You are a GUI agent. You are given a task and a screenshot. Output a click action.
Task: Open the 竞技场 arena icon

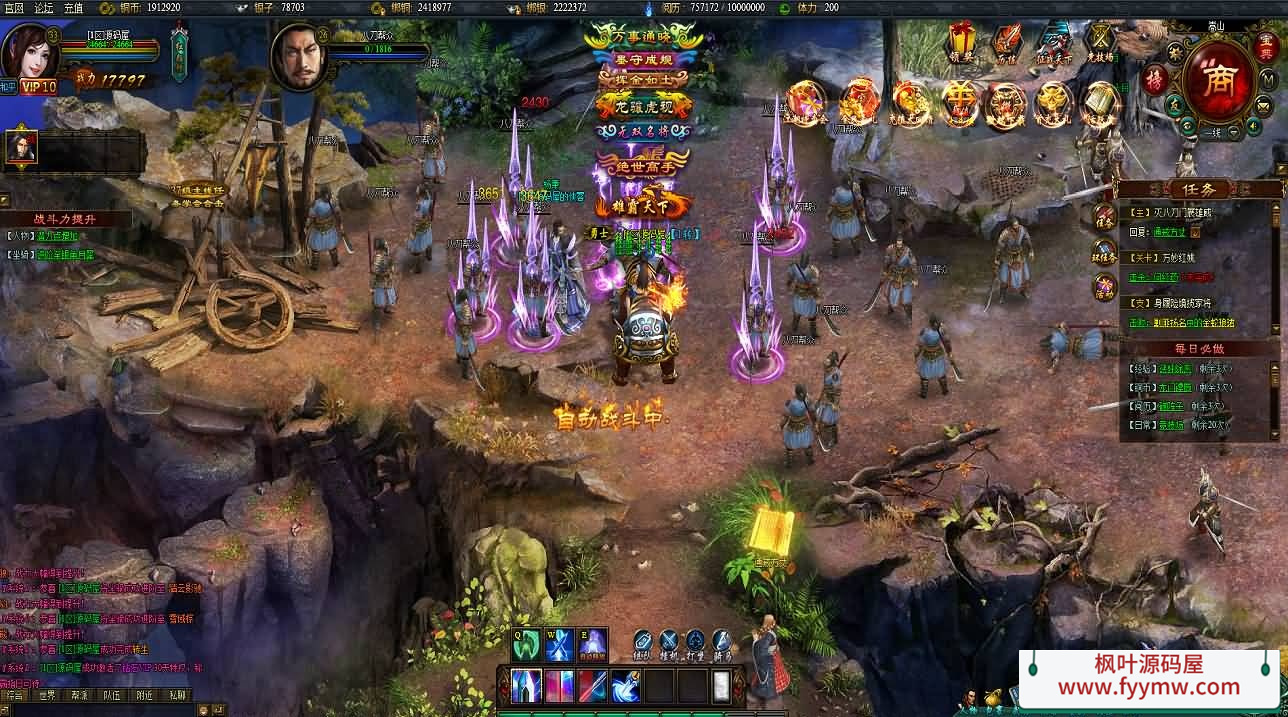pyautogui.click(x=1100, y=43)
